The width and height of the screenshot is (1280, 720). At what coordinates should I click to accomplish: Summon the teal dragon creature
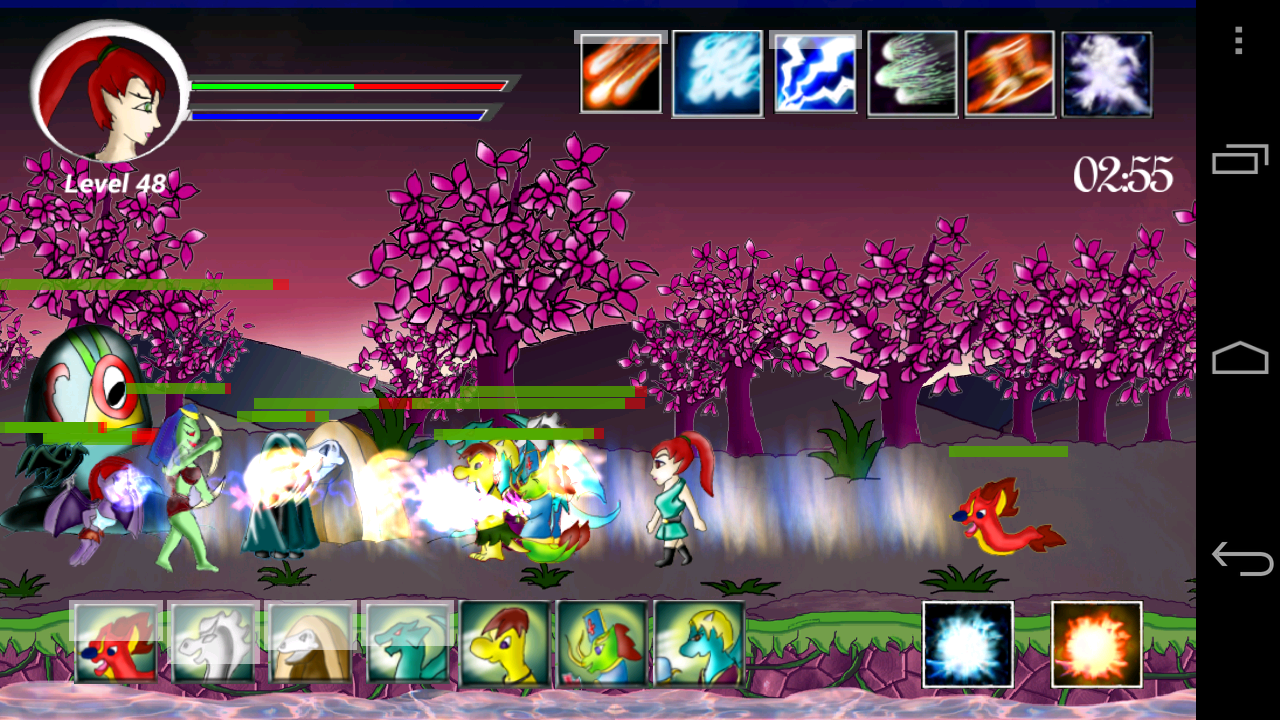click(404, 645)
